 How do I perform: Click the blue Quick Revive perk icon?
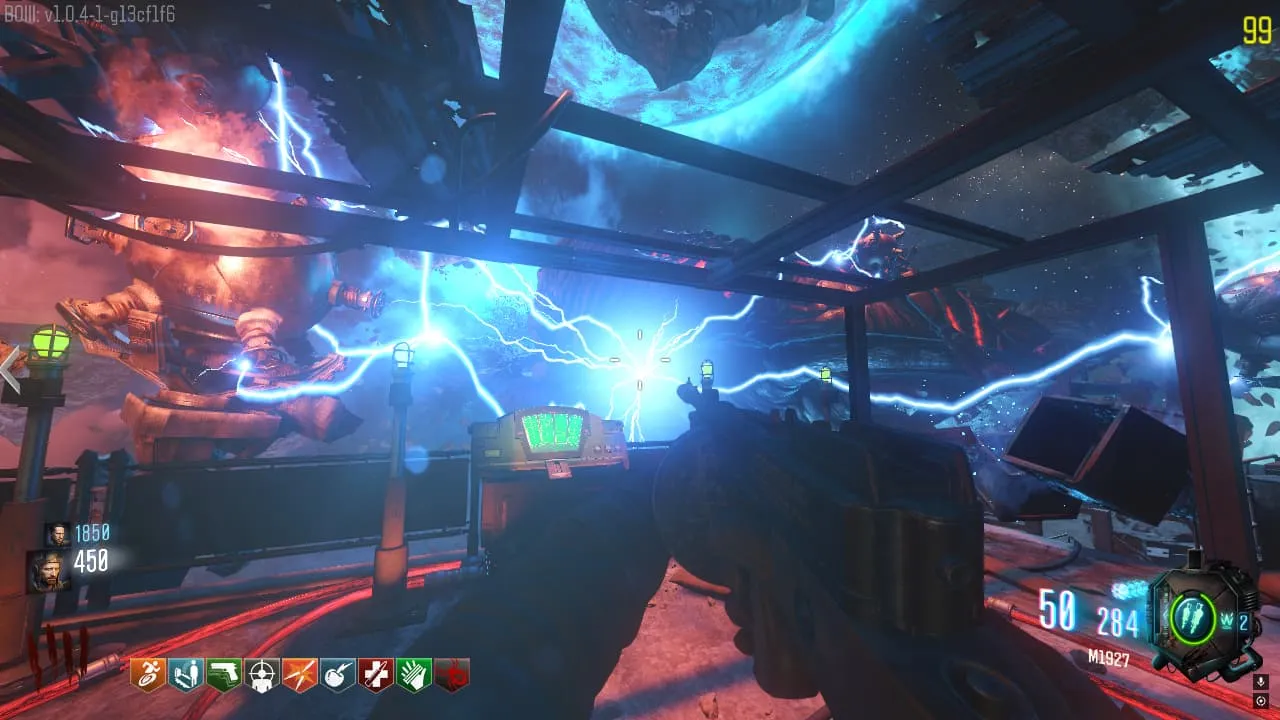(x=183, y=674)
